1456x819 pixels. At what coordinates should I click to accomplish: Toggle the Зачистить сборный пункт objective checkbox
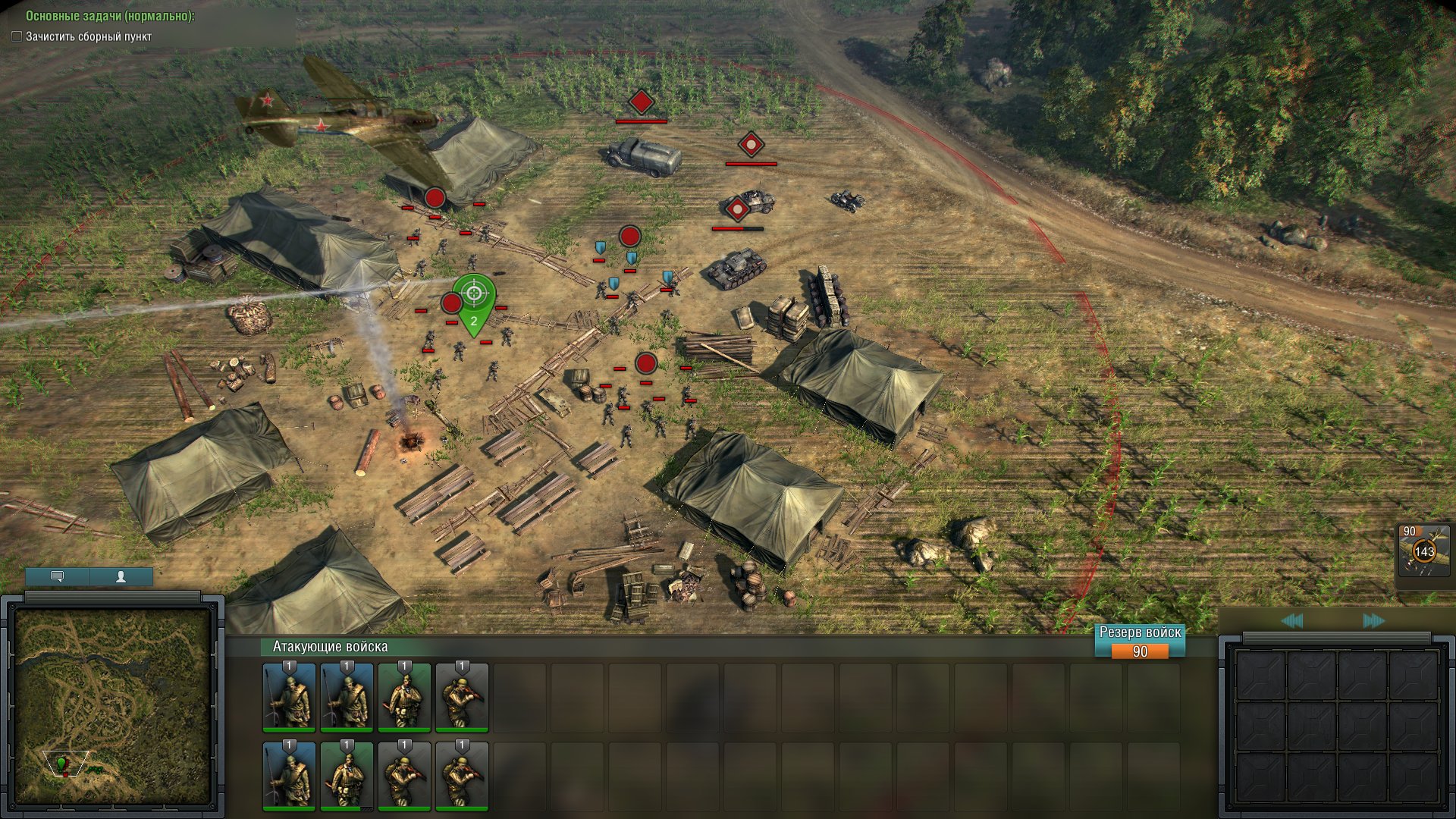point(17,36)
